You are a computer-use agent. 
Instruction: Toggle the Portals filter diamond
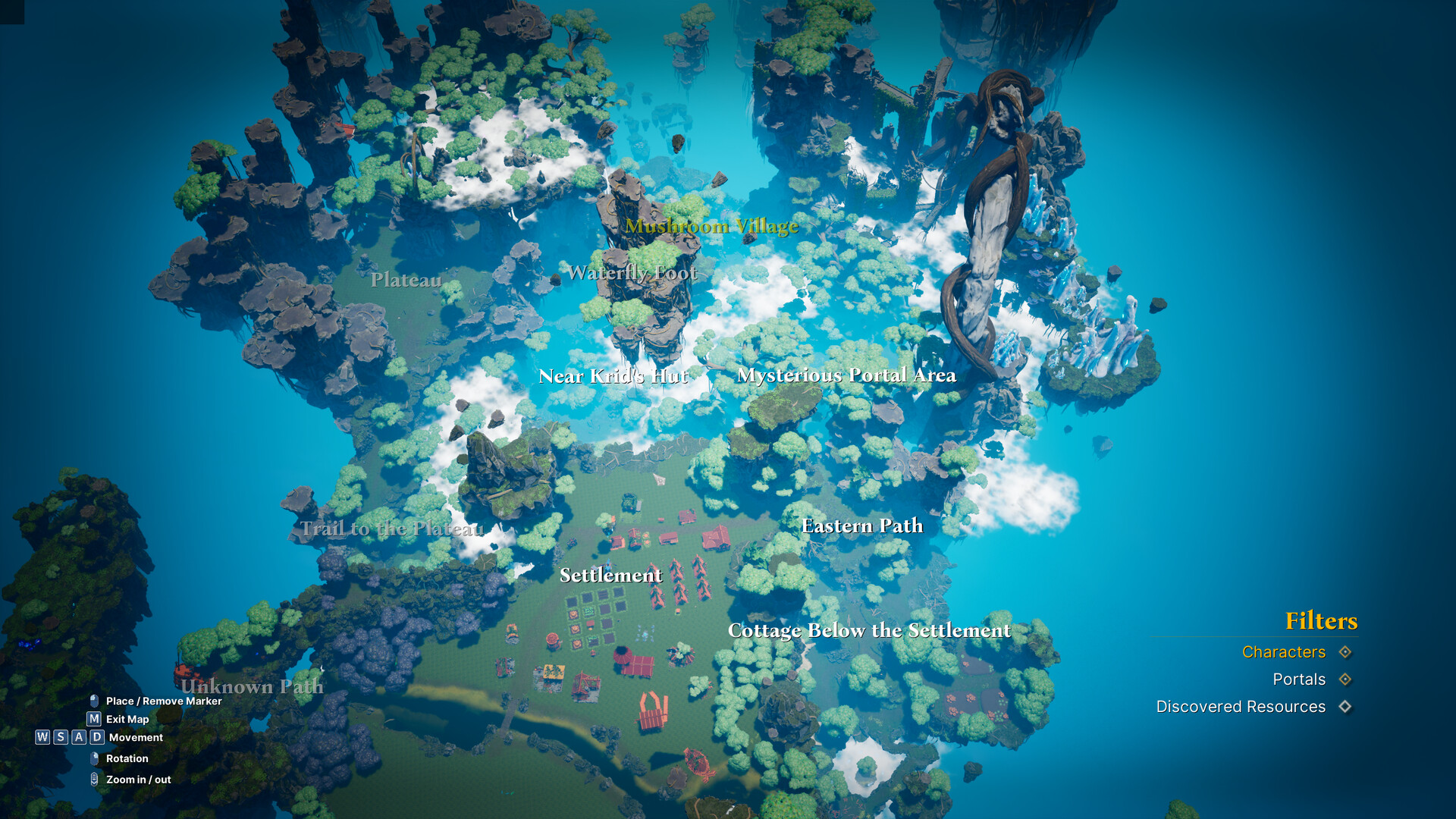click(1346, 679)
